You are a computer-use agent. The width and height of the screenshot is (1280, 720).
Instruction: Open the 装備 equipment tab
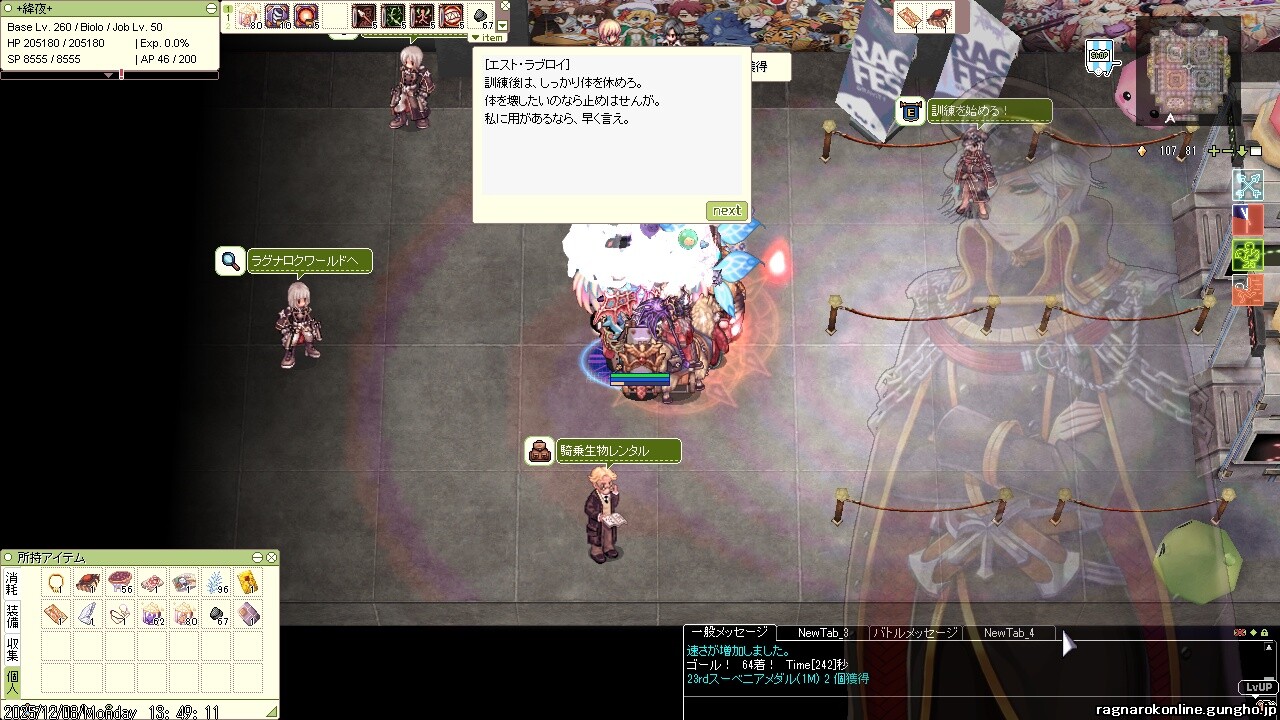click(12, 615)
